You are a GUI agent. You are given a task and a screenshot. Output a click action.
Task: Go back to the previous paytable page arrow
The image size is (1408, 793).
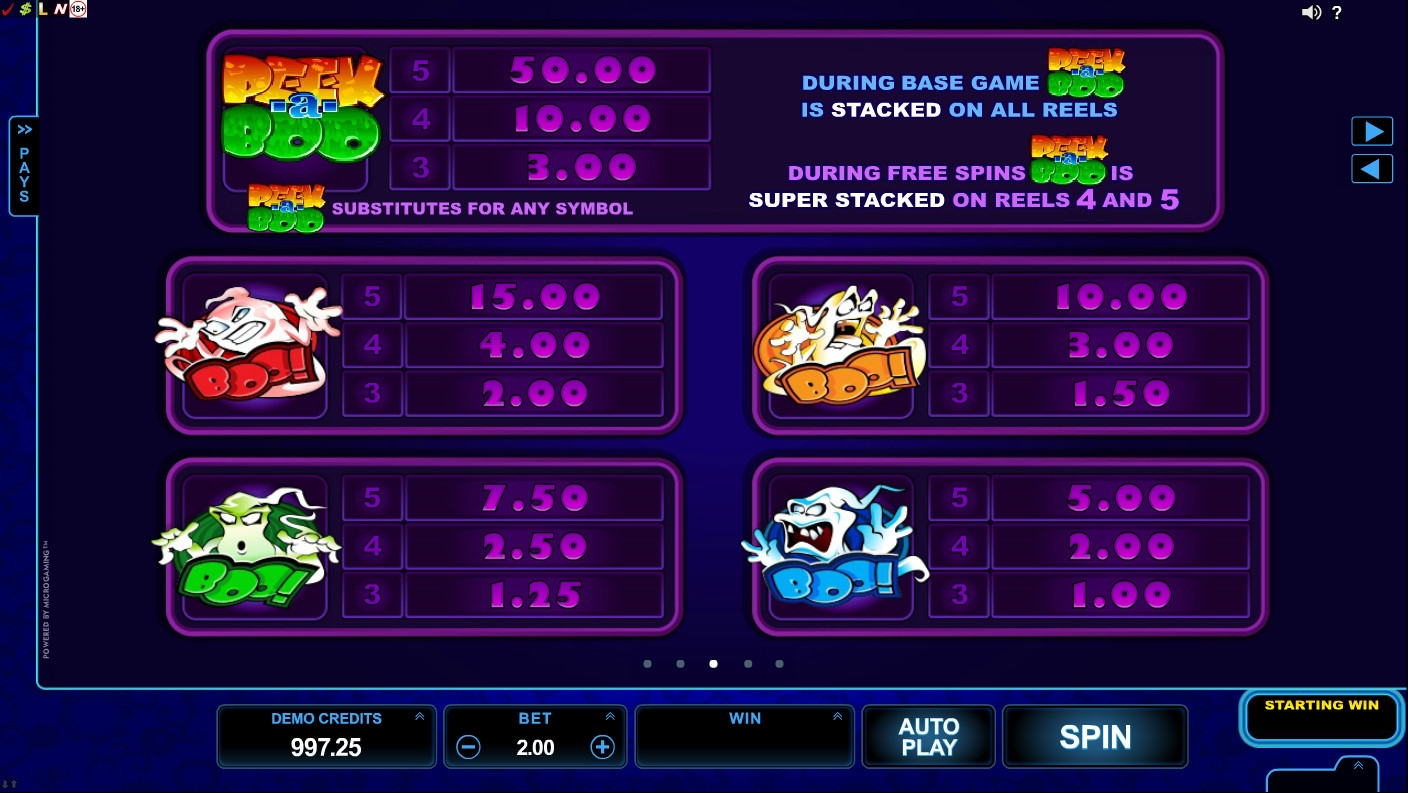tap(1371, 169)
